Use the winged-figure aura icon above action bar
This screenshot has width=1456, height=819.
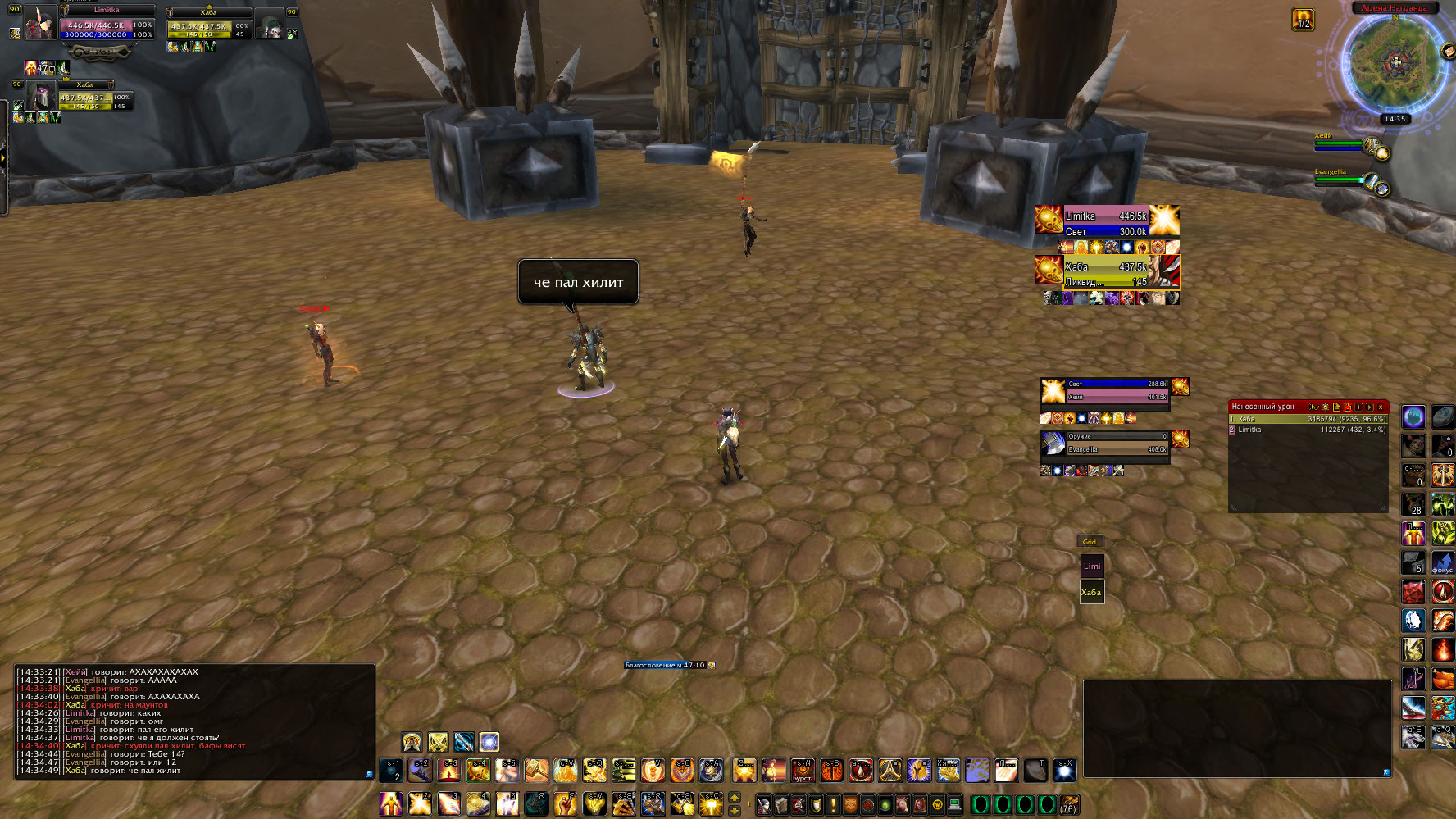pos(412,743)
